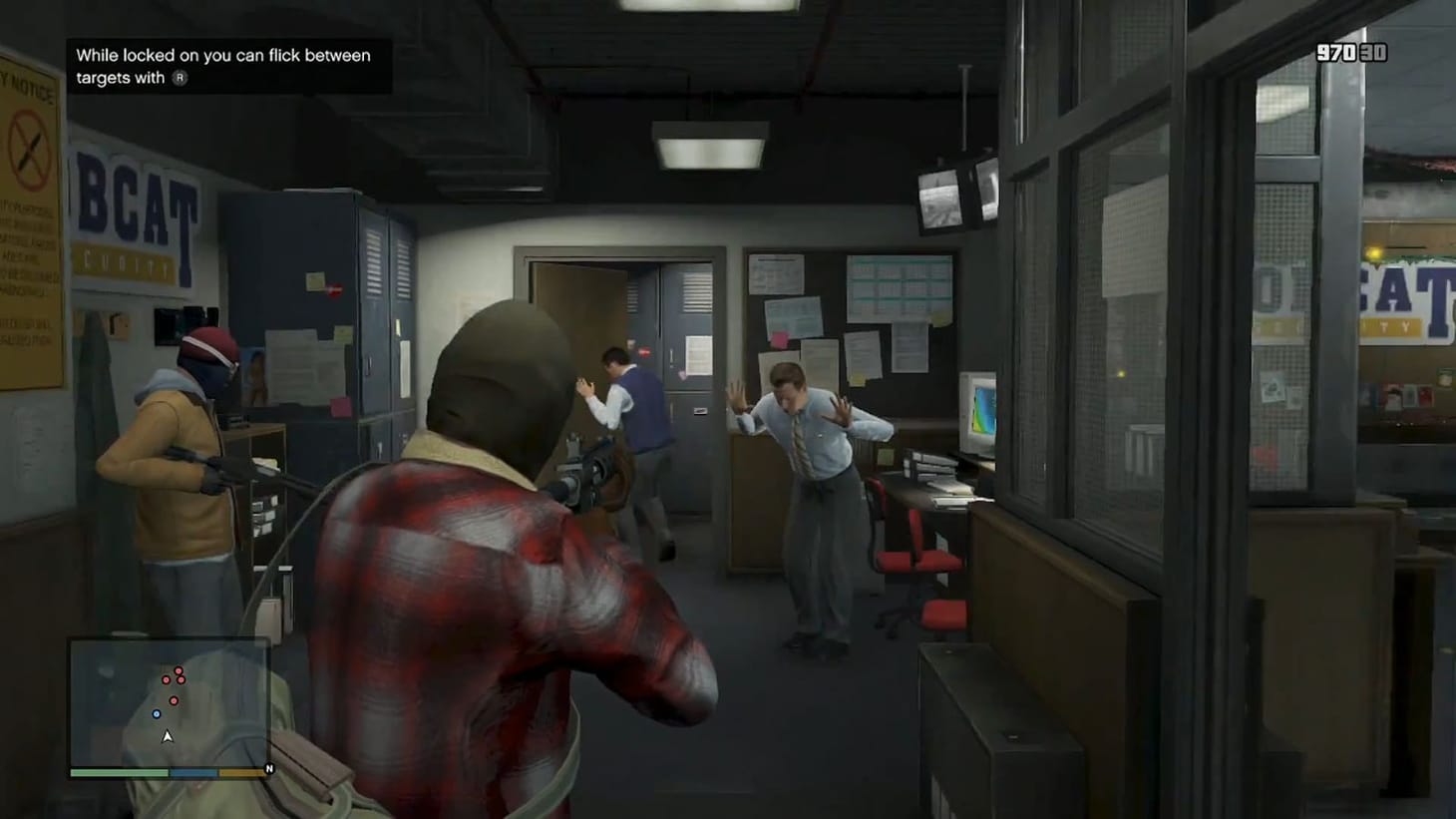Select the player arrow on the minimap
The width and height of the screenshot is (1456, 819).
[168, 736]
